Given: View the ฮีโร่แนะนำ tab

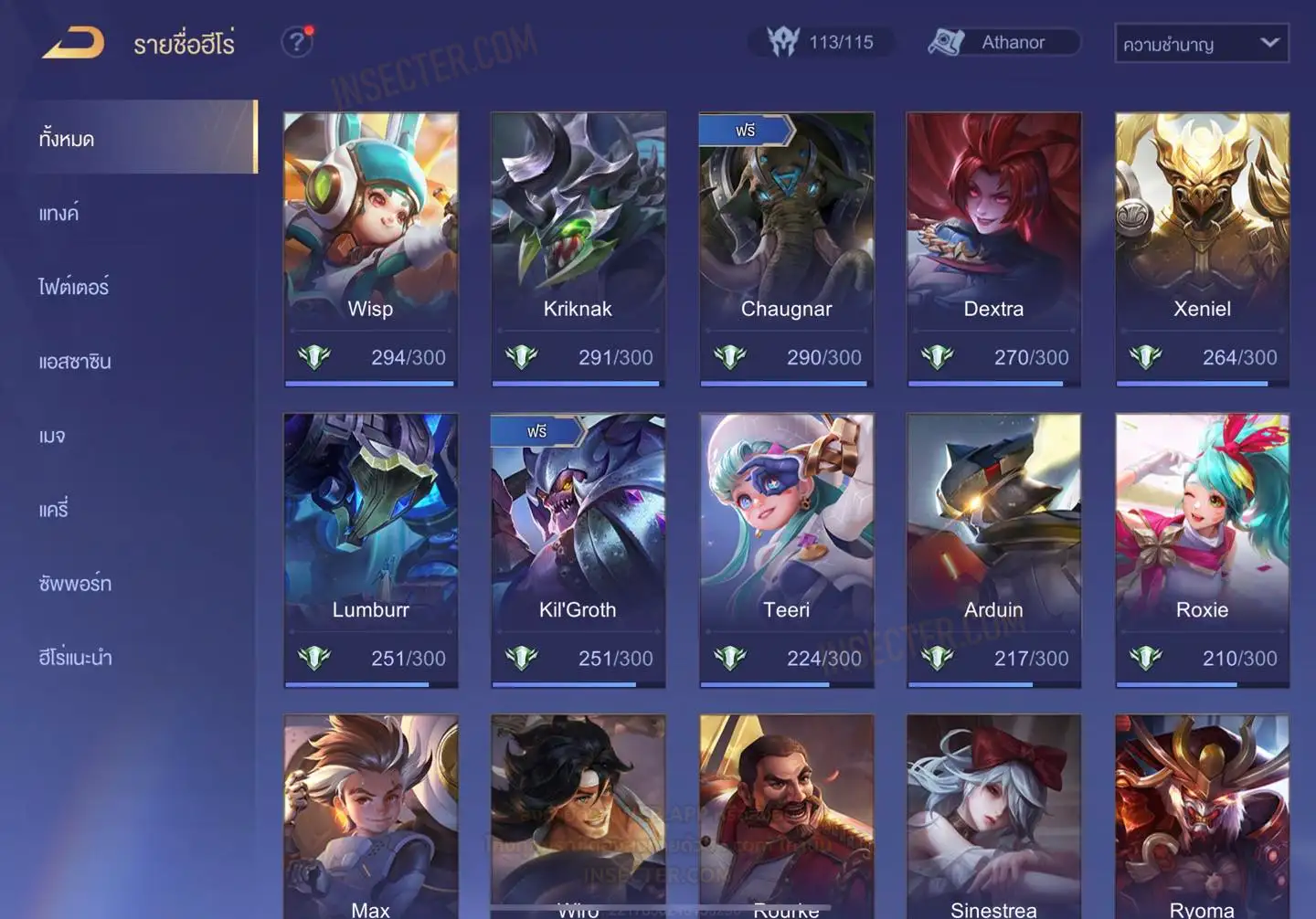Looking at the screenshot, I should point(75,658).
